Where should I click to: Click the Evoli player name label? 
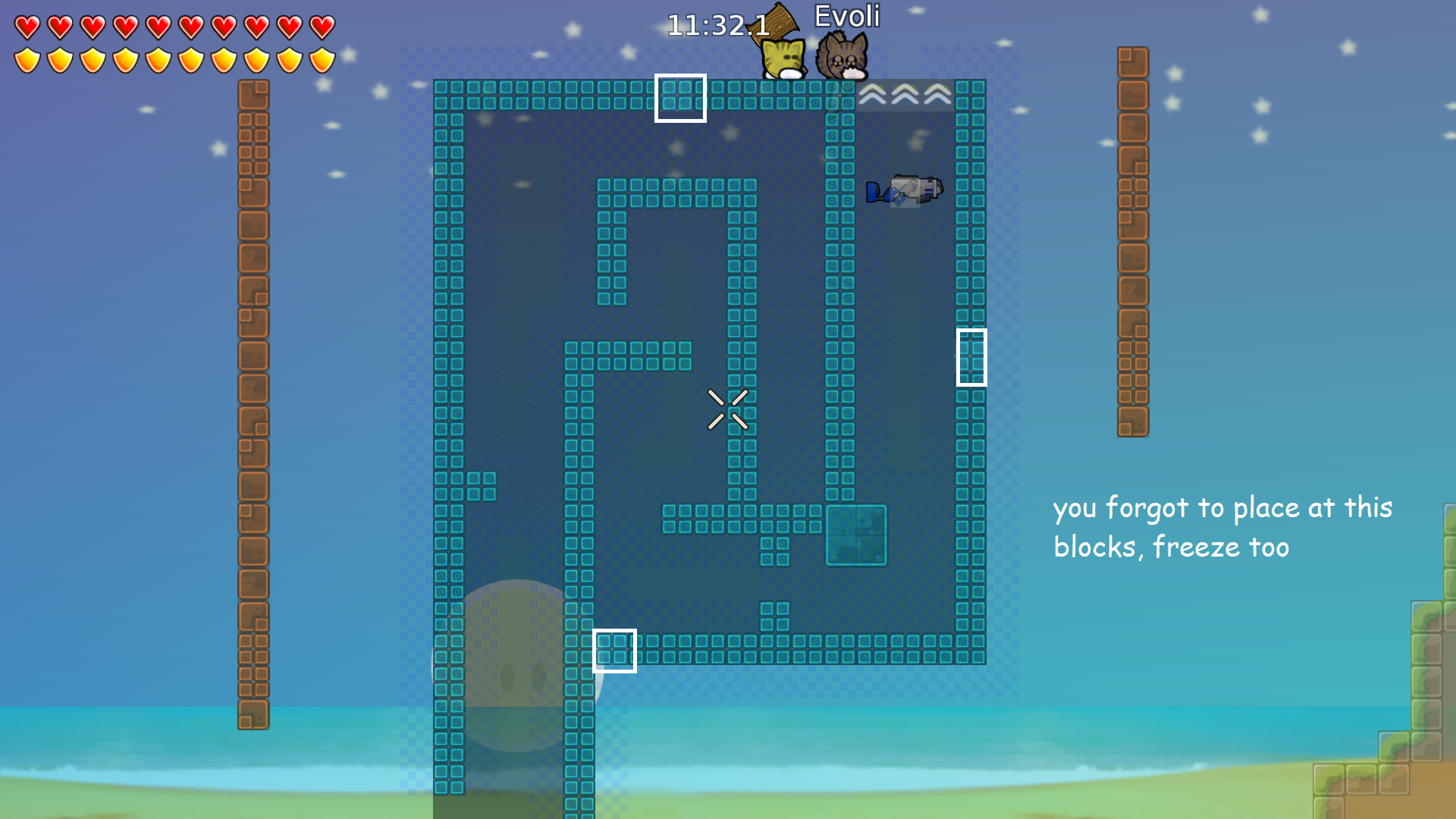pyautogui.click(x=847, y=16)
